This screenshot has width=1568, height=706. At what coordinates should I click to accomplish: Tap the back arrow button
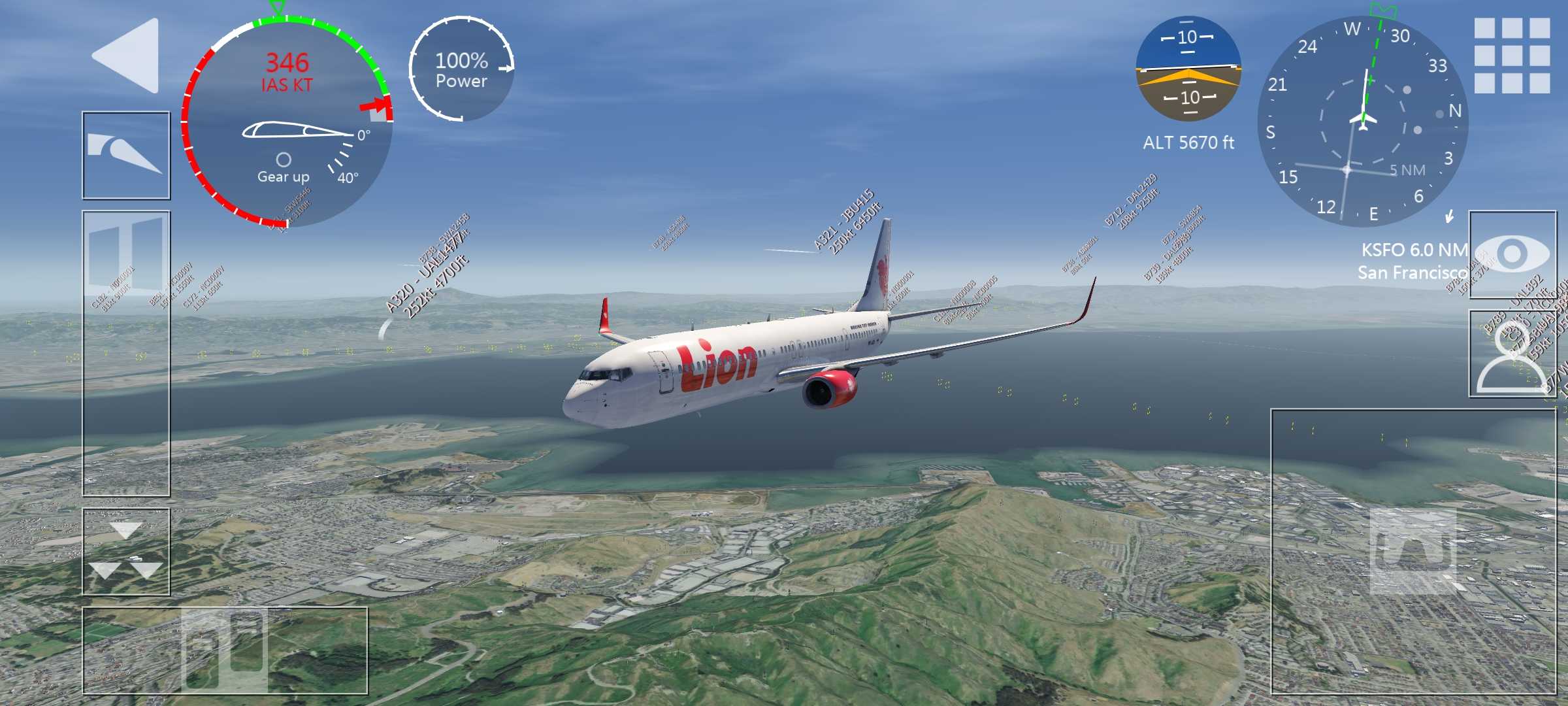(x=128, y=56)
